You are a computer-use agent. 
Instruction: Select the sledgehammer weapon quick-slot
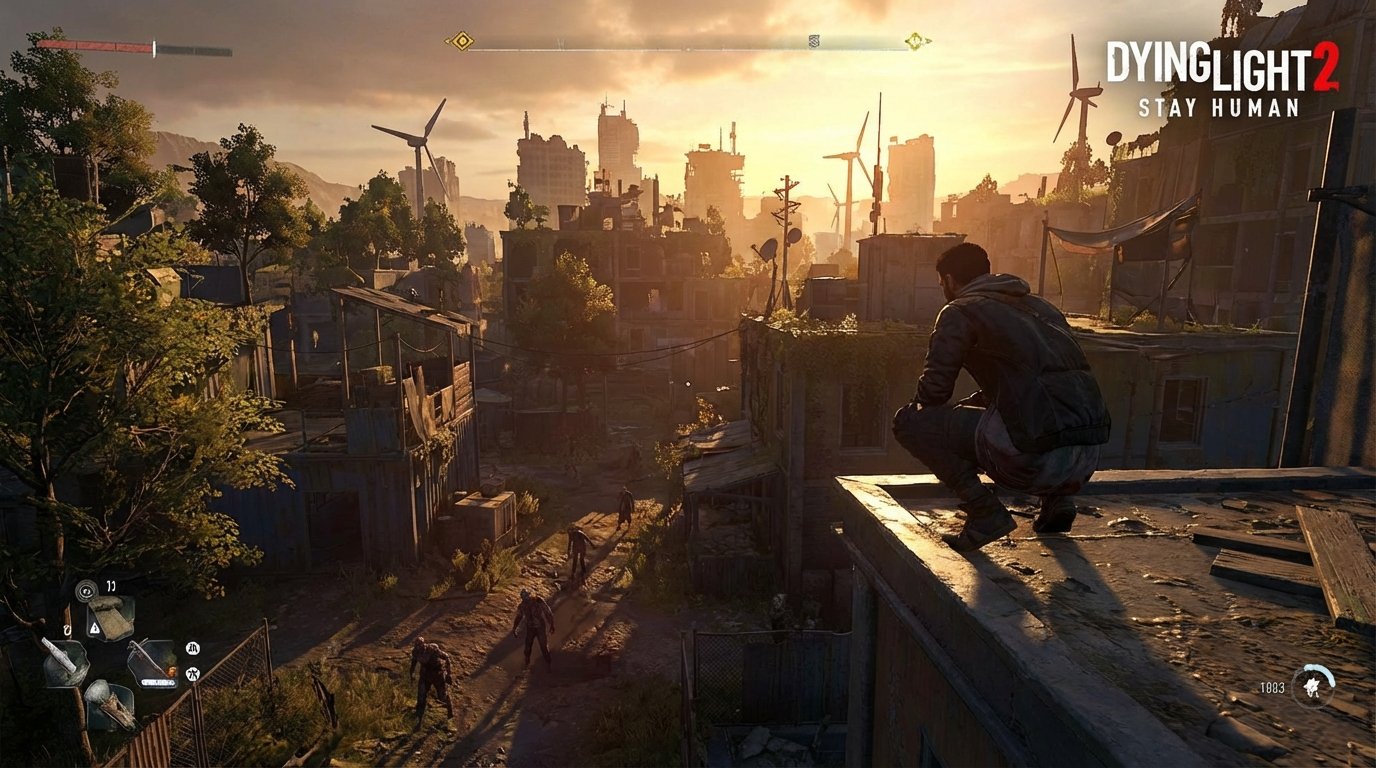pos(111,706)
